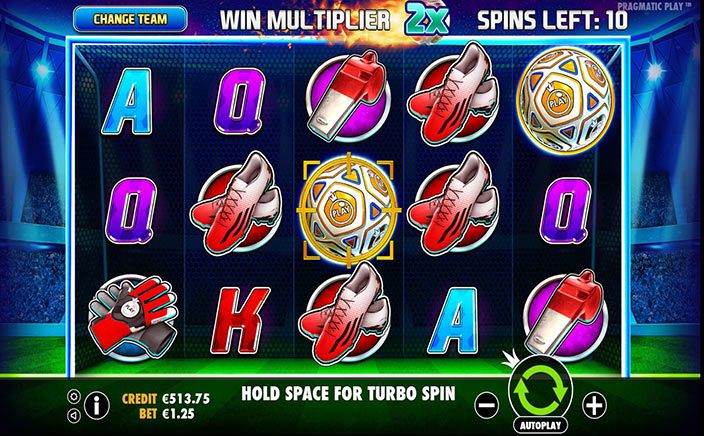Image resolution: width=704 pixels, height=436 pixels.
Task: Open the Autoplay options
Action: [x=539, y=425]
